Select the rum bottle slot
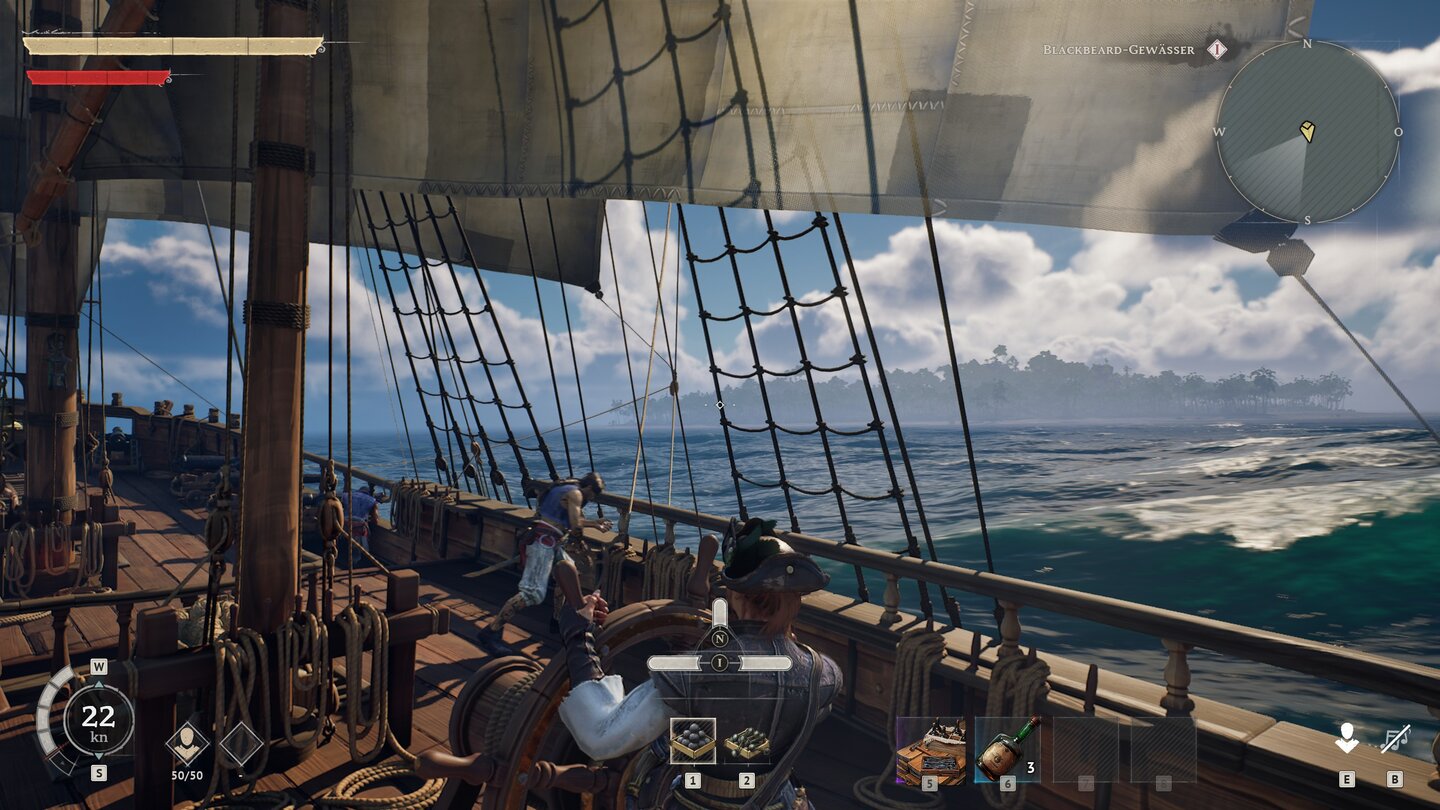 coord(1007,750)
